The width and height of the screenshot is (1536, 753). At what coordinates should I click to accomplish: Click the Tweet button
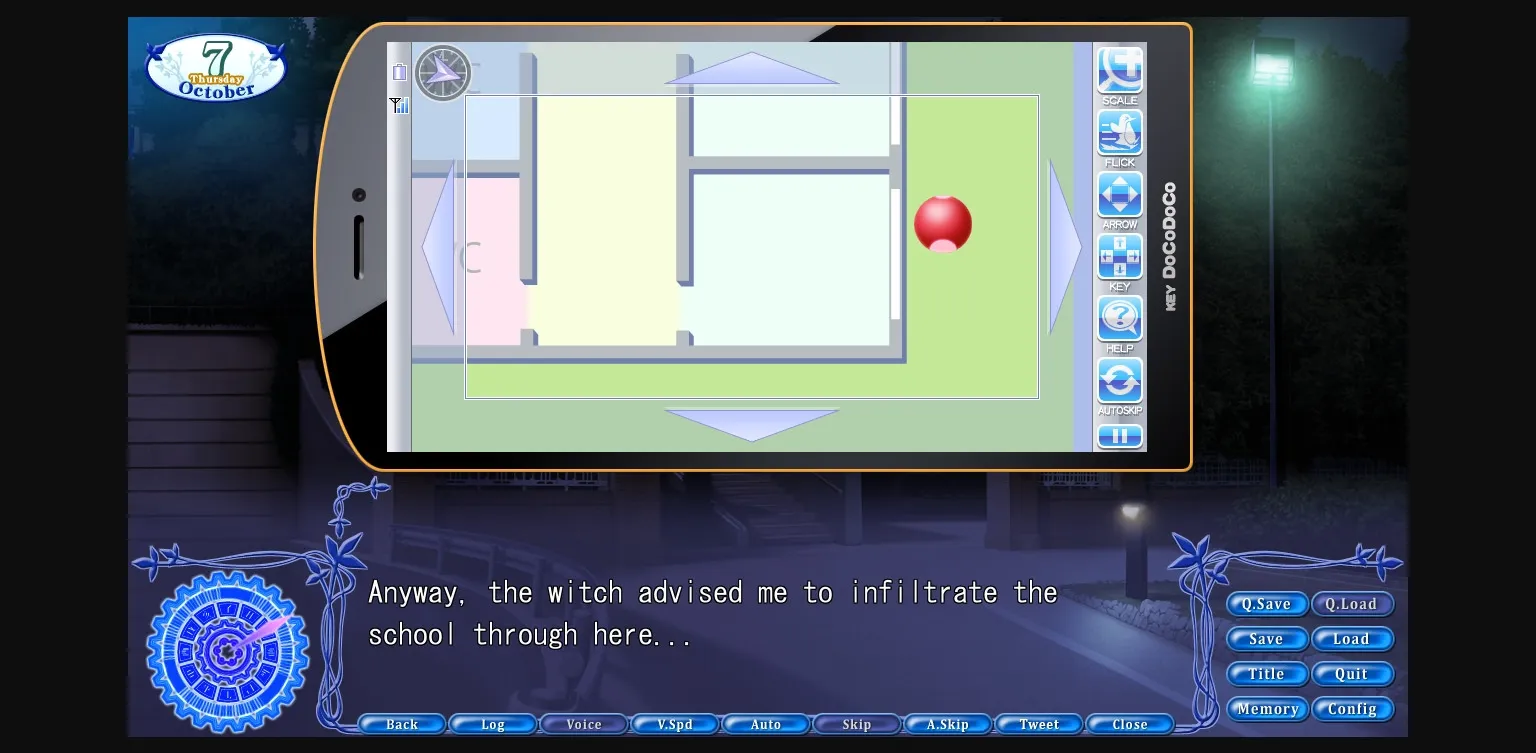[x=1038, y=723]
